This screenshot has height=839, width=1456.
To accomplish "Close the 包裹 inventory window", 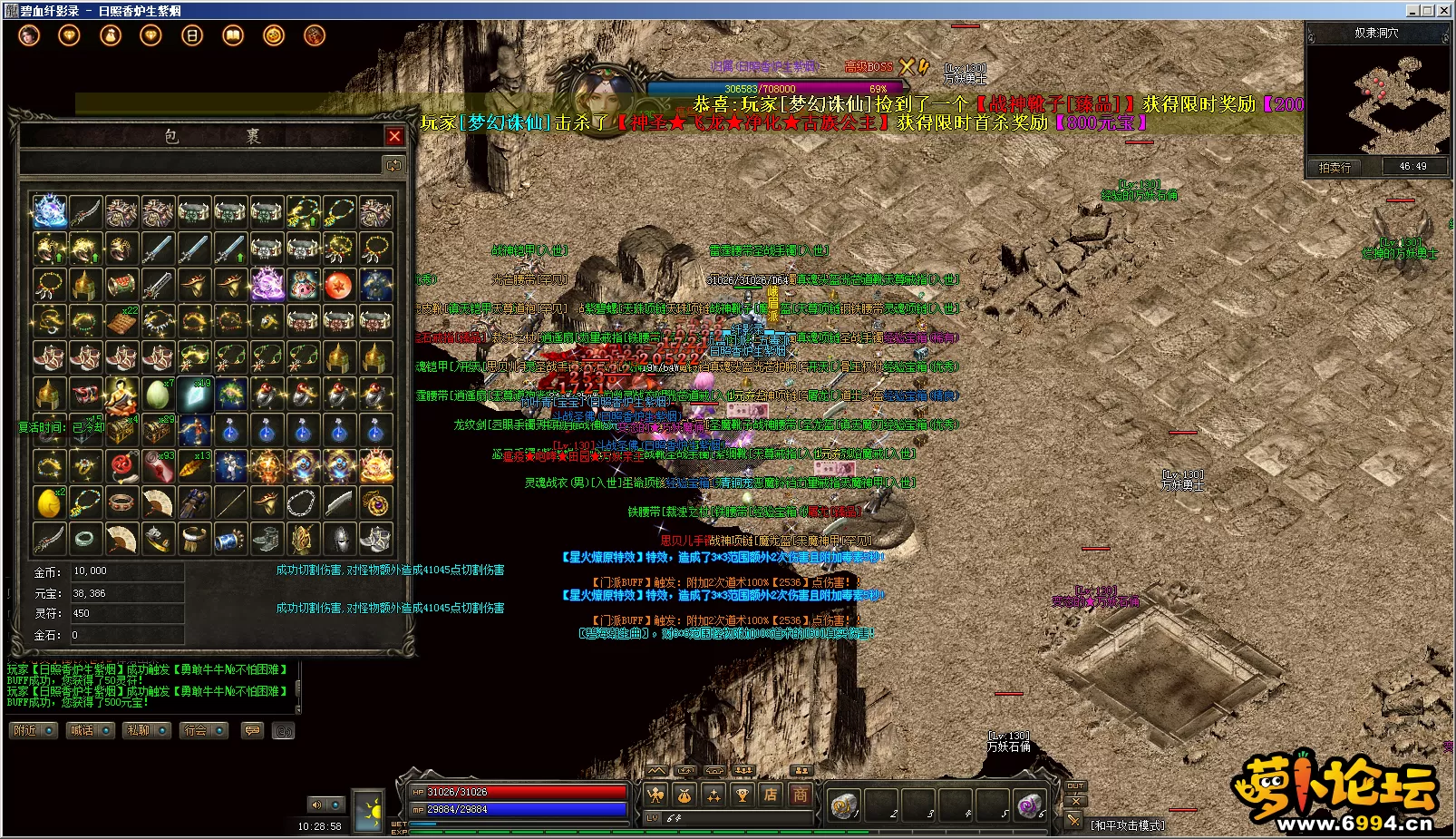I will (x=394, y=136).
